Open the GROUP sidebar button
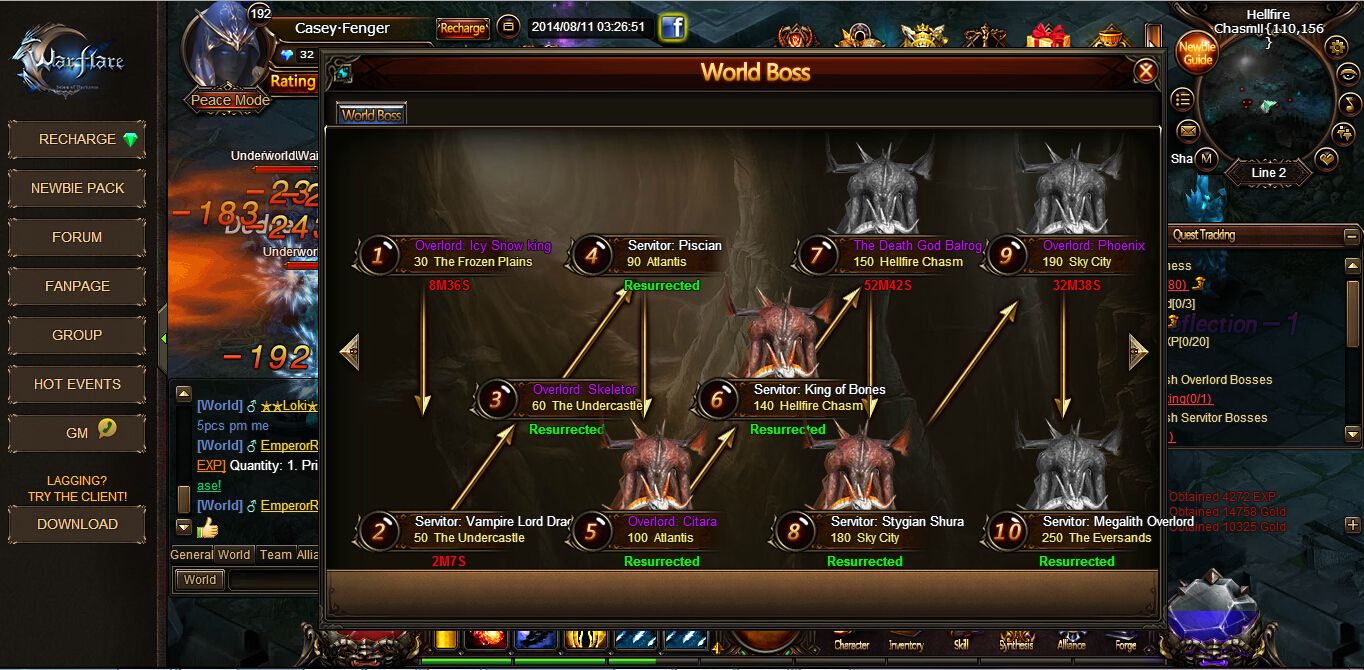 click(77, 335)
